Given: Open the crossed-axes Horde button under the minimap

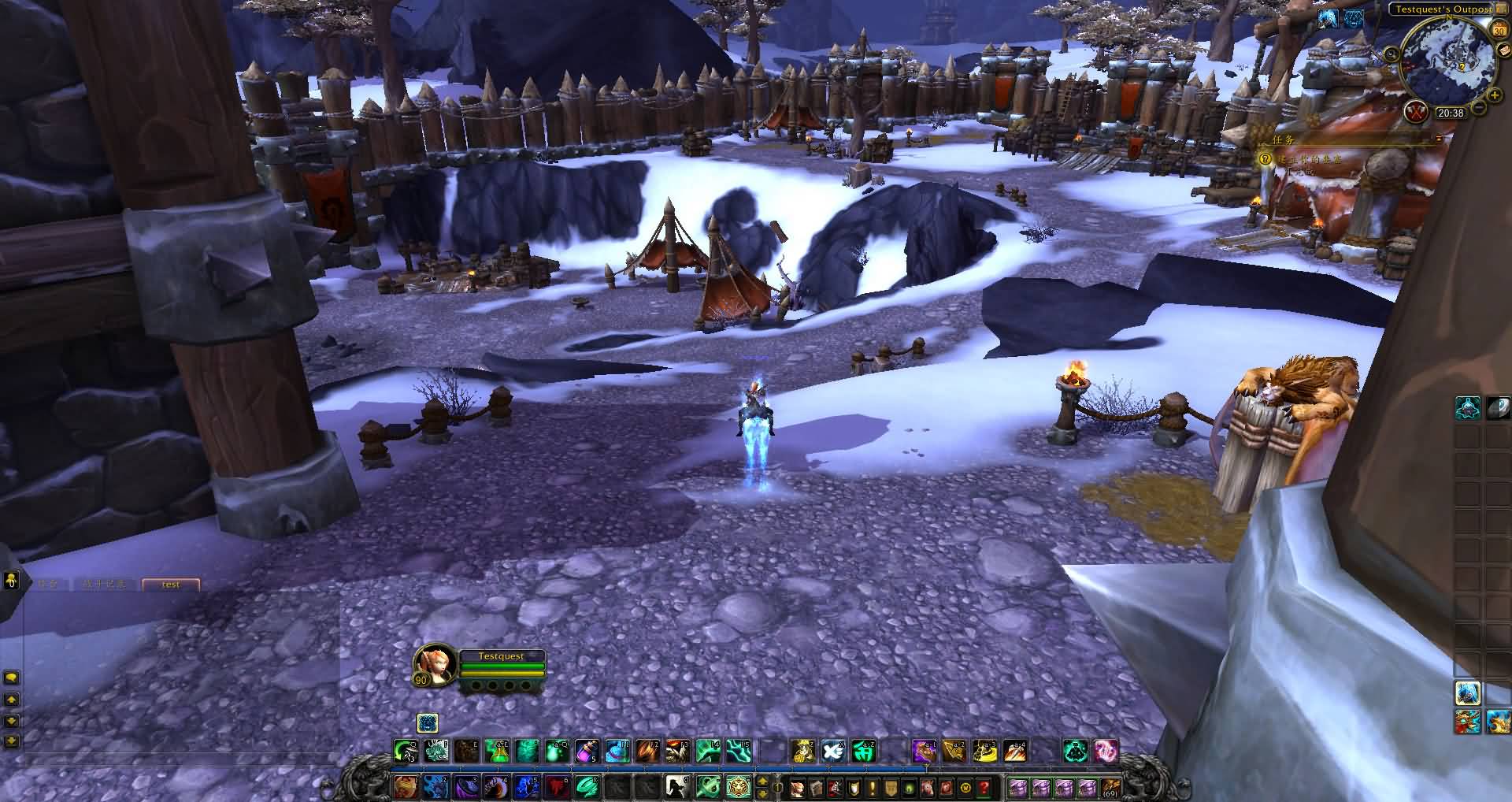Looking at the screenshot, I should pyautogui.click(x=1417, y=112).
